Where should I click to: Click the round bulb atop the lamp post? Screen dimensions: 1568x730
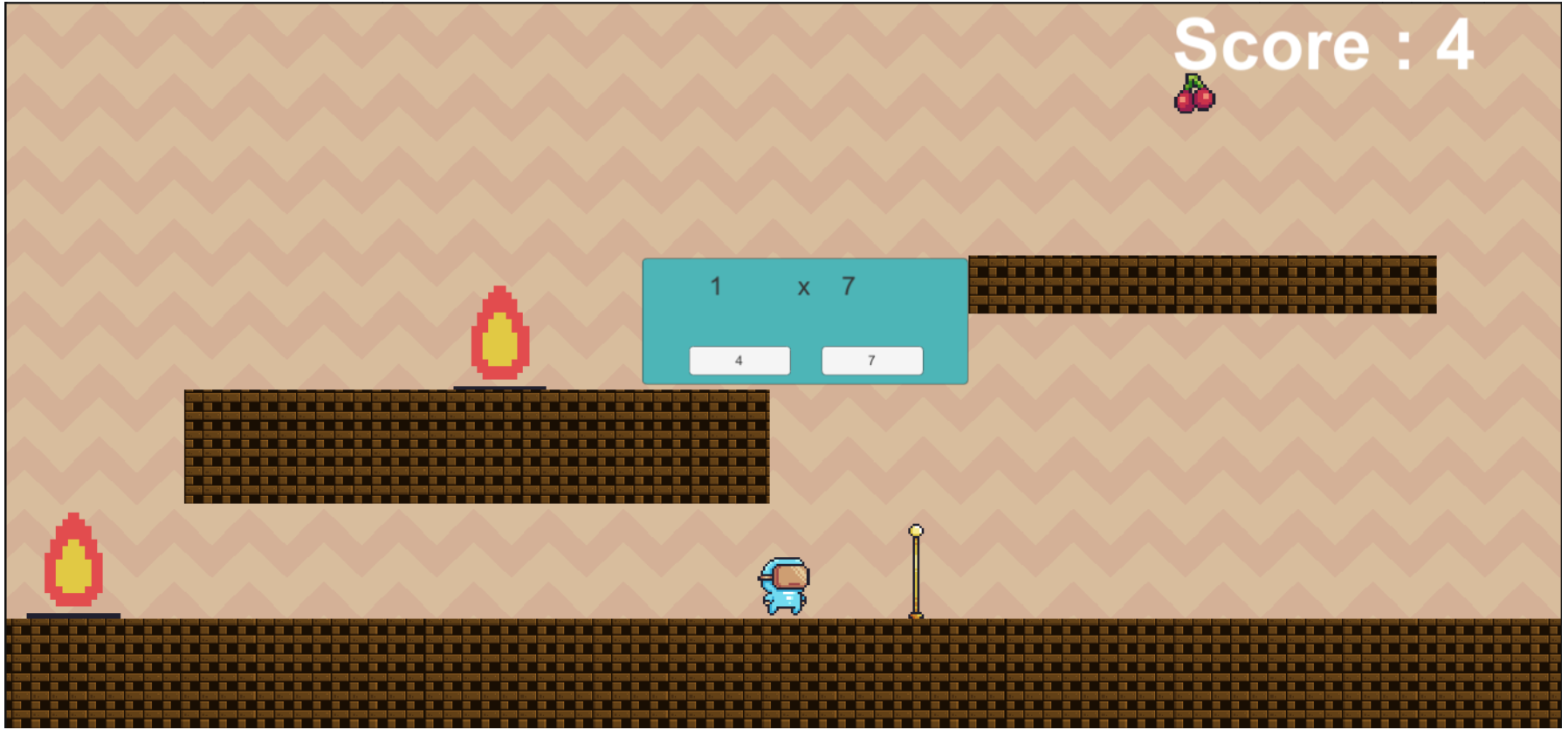(917, 530)
